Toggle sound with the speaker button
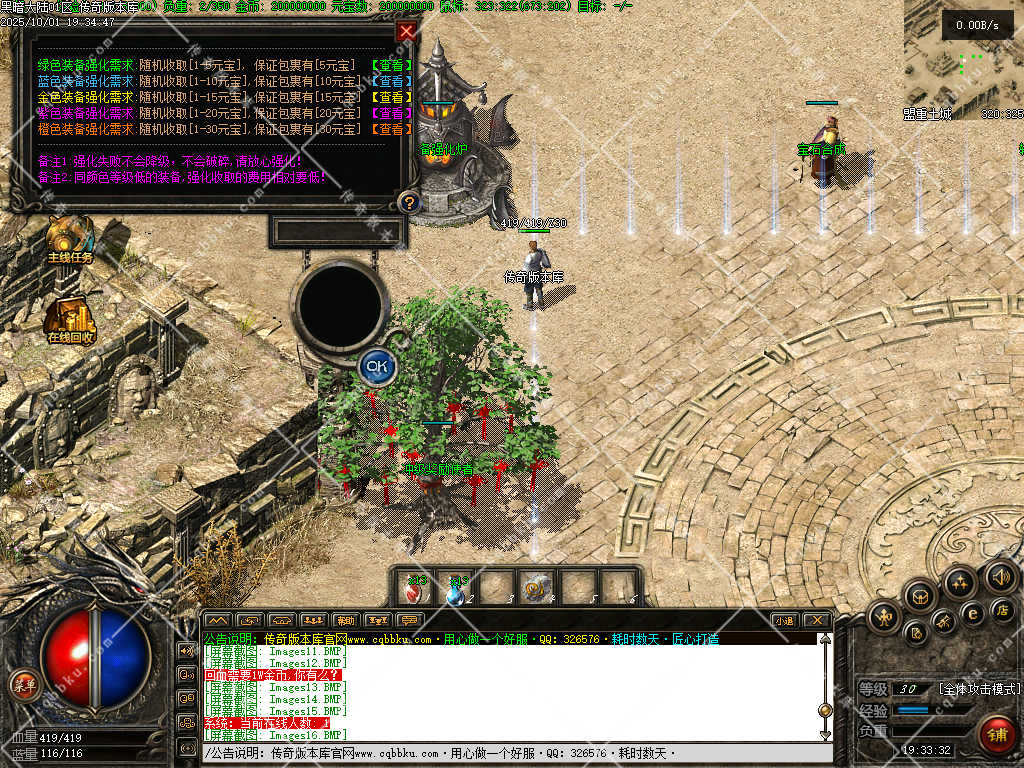Screen dimensions: 1024x768 coord(999,575)
